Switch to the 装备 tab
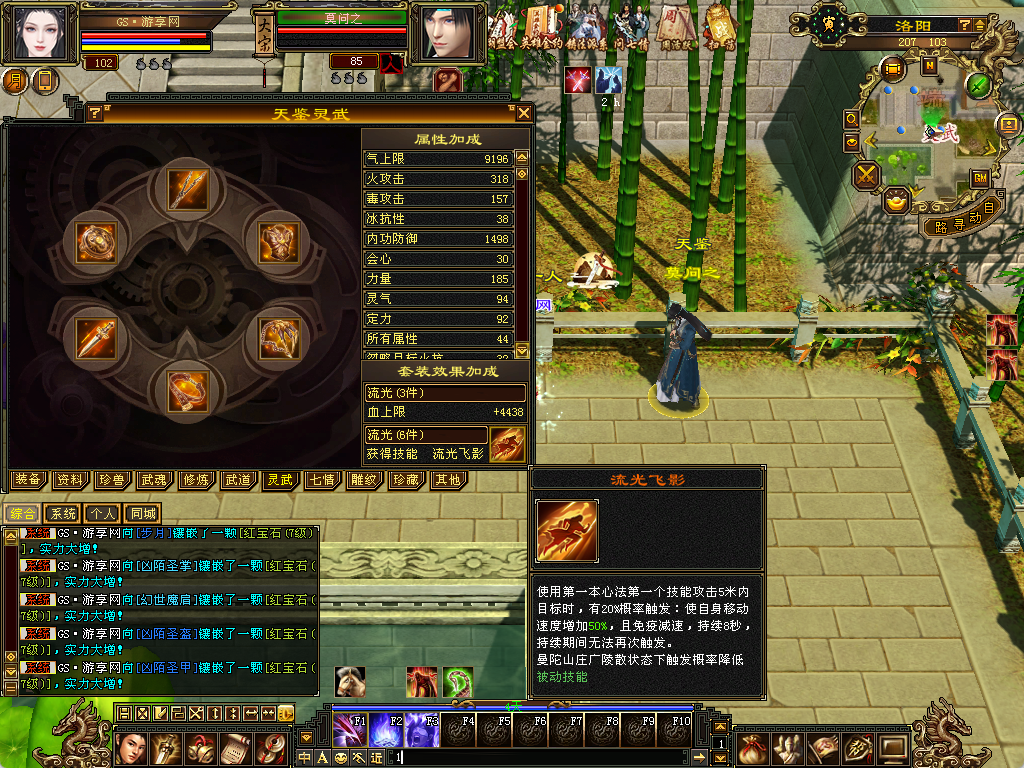 tap(28, 480)
